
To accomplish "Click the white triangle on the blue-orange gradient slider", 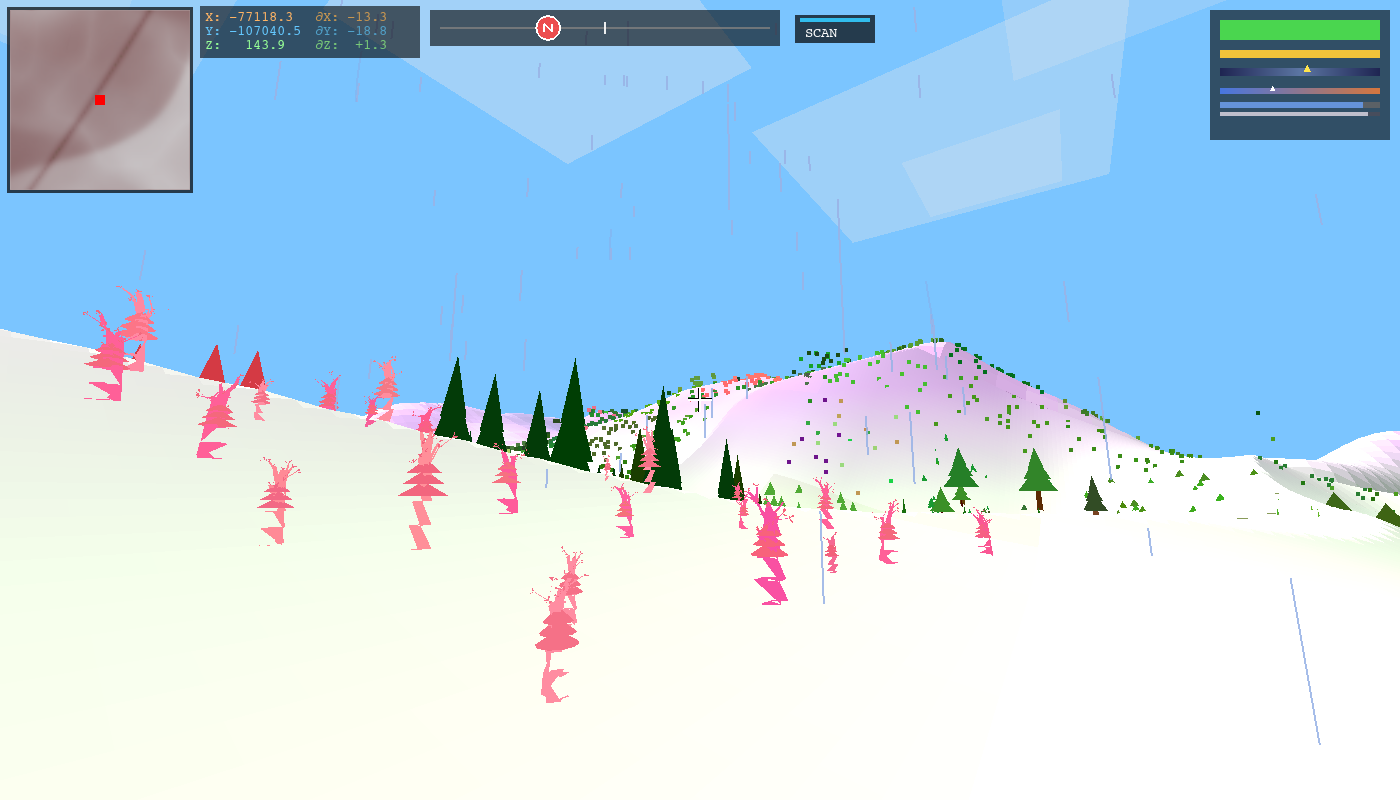I will pyautogui.click(x=1272, y=89).
